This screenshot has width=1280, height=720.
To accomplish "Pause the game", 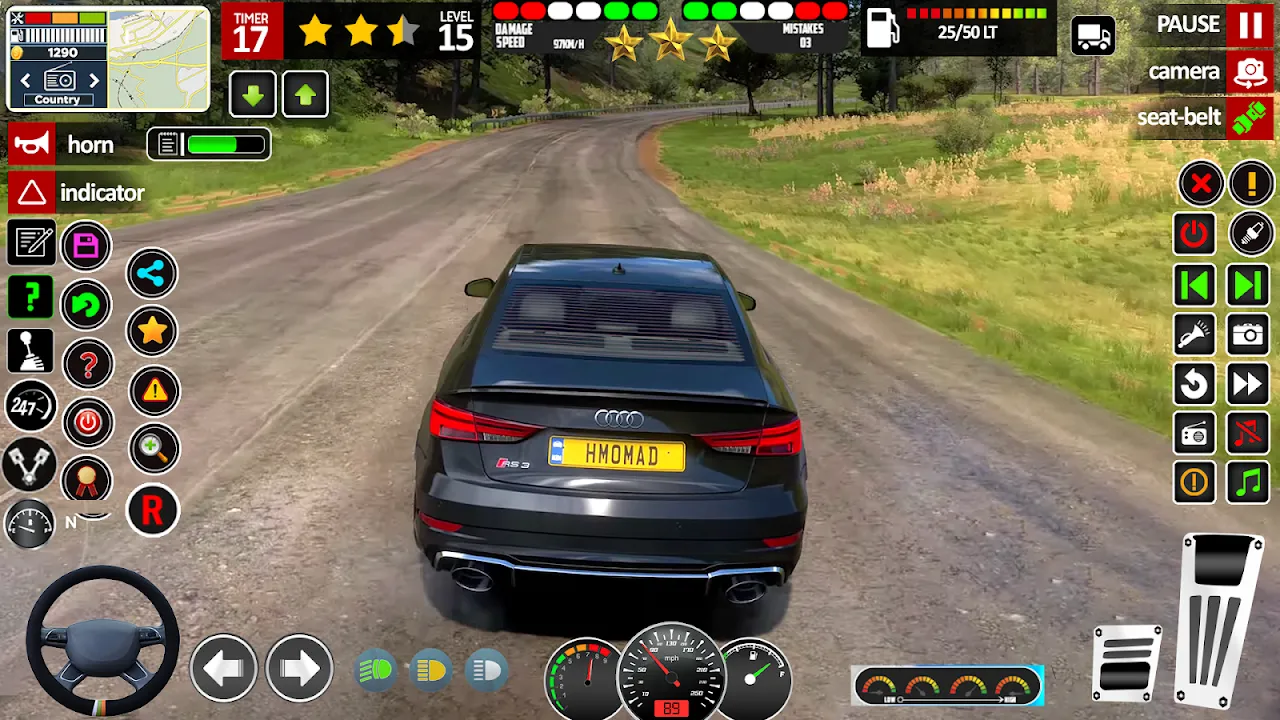I will click(x=1250, y=25).
